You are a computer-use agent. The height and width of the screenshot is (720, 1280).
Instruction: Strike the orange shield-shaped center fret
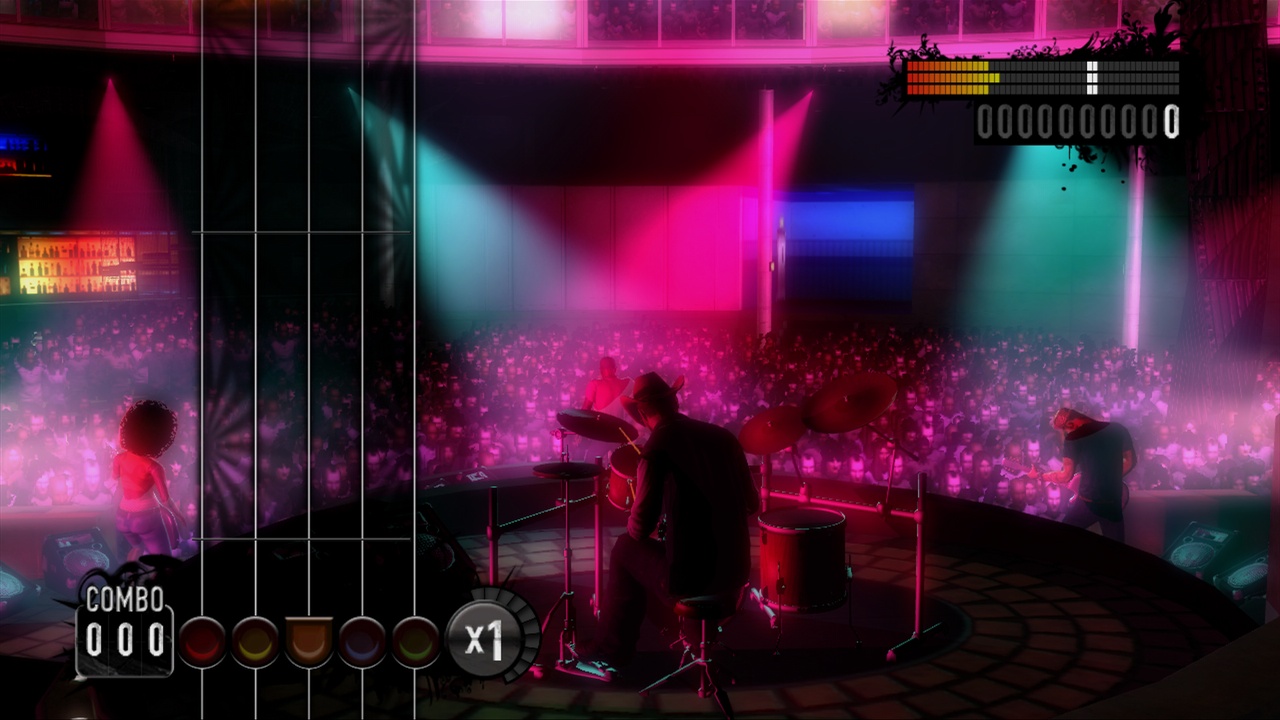(x=309, y=641)
